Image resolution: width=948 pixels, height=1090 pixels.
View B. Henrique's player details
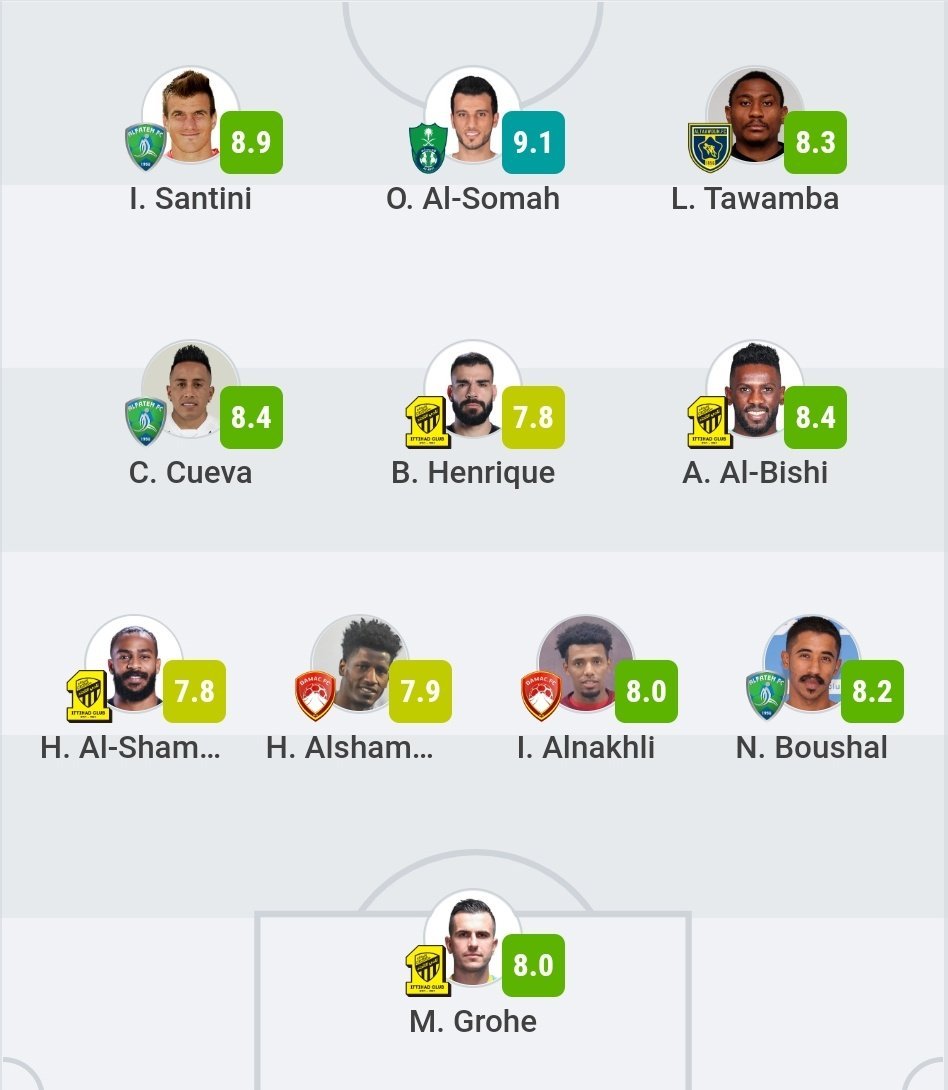473,389
